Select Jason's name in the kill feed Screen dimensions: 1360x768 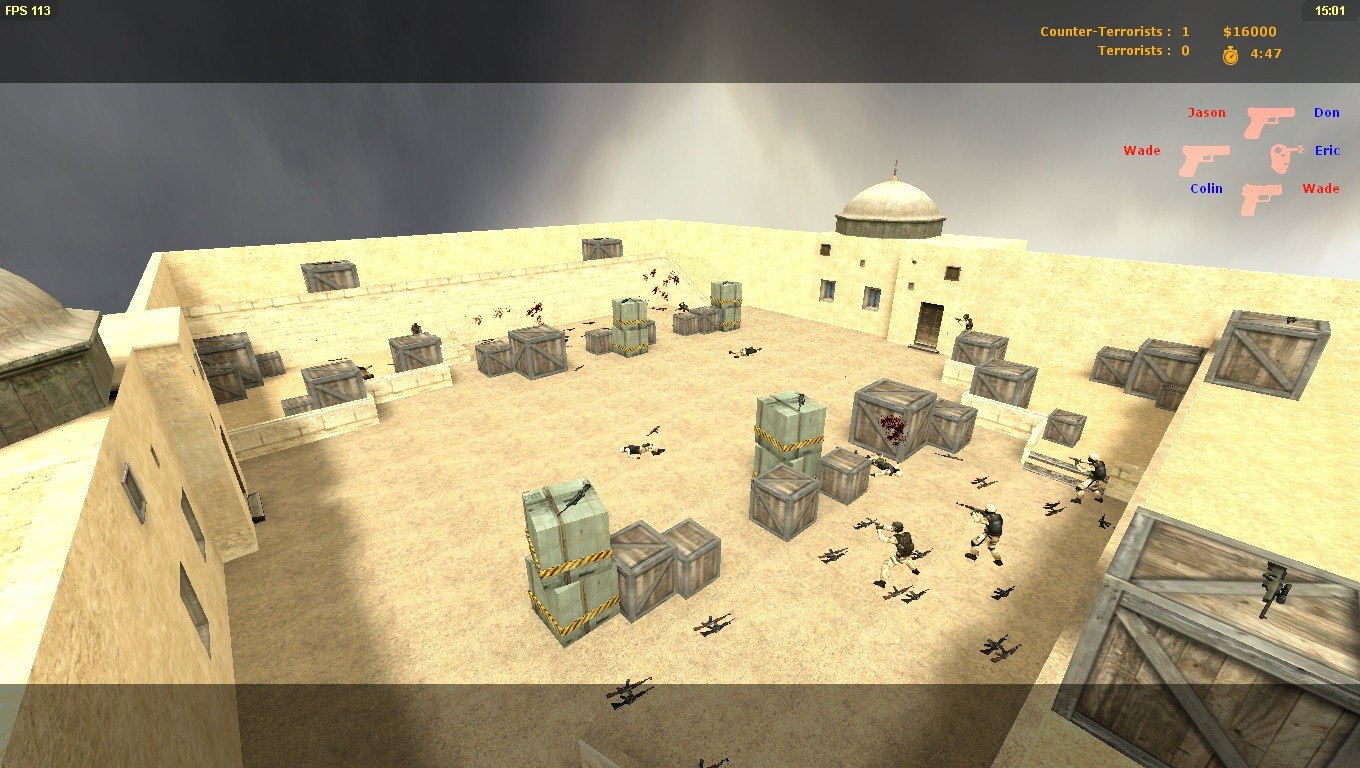pyautogui.click(x=1206, y=112)
